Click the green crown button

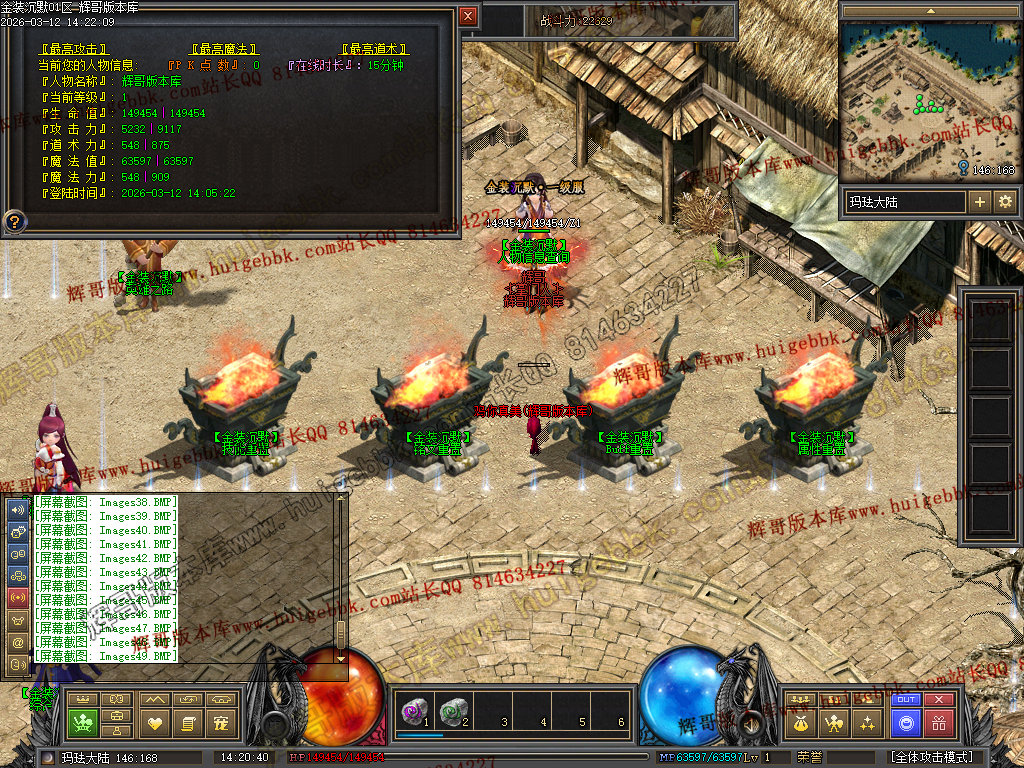(85, 722)
